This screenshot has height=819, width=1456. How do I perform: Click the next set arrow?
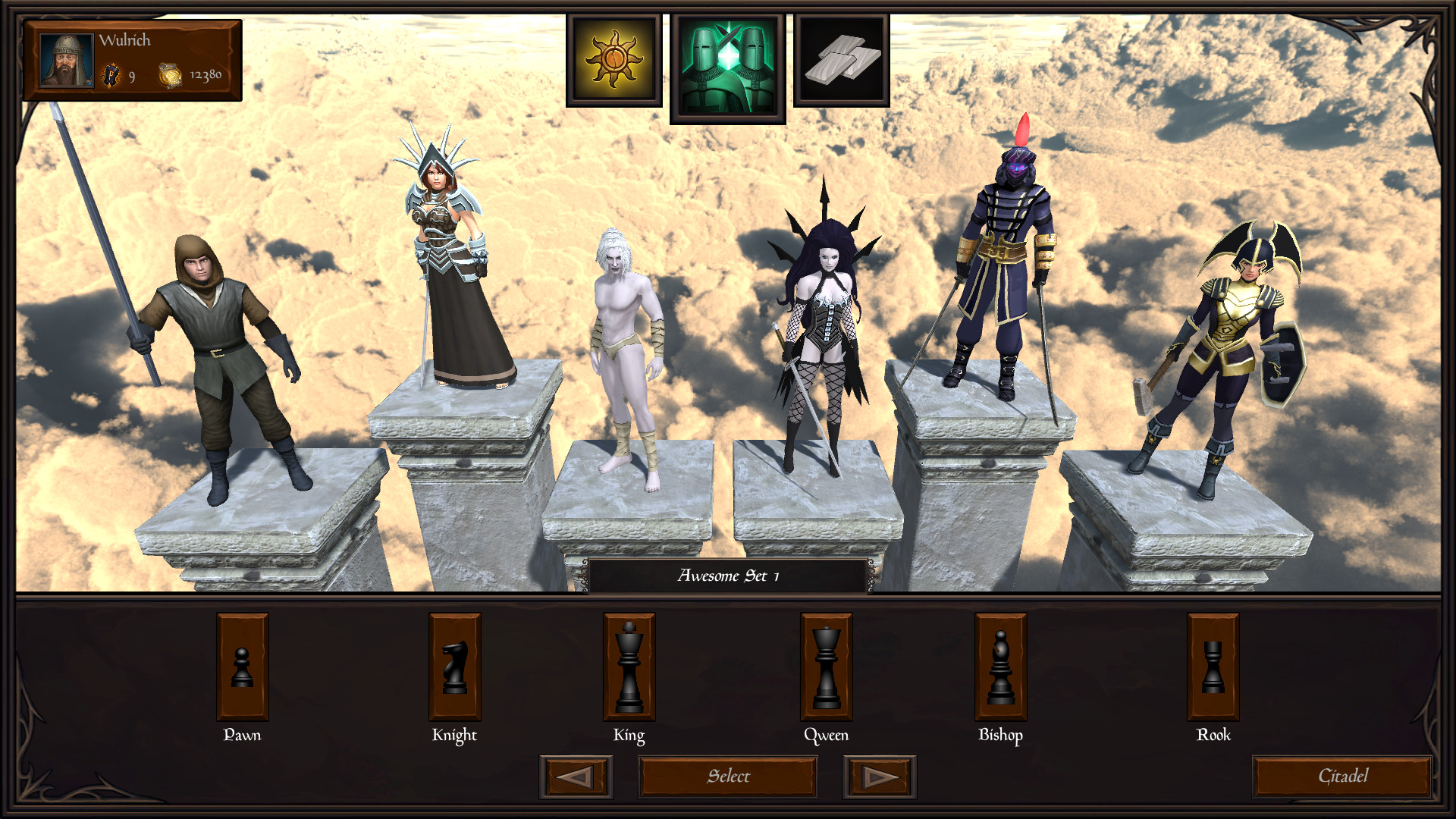coord(878,777)
